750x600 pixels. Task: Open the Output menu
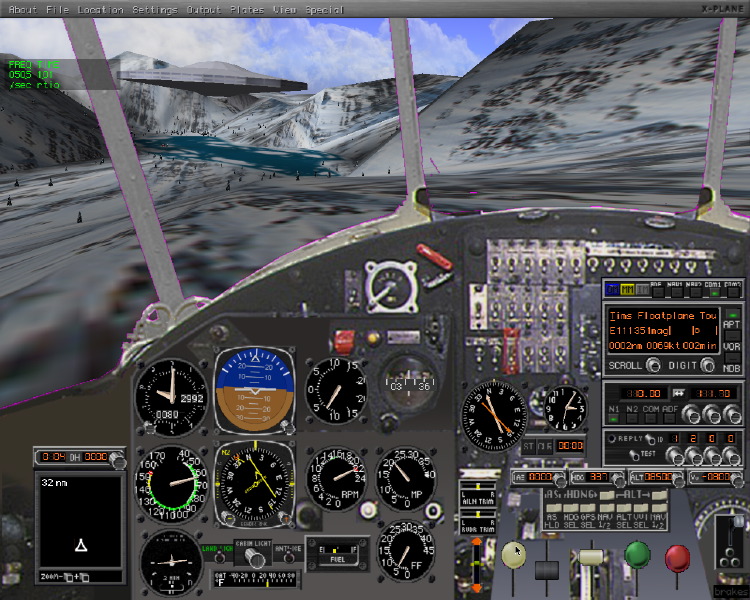204,9
